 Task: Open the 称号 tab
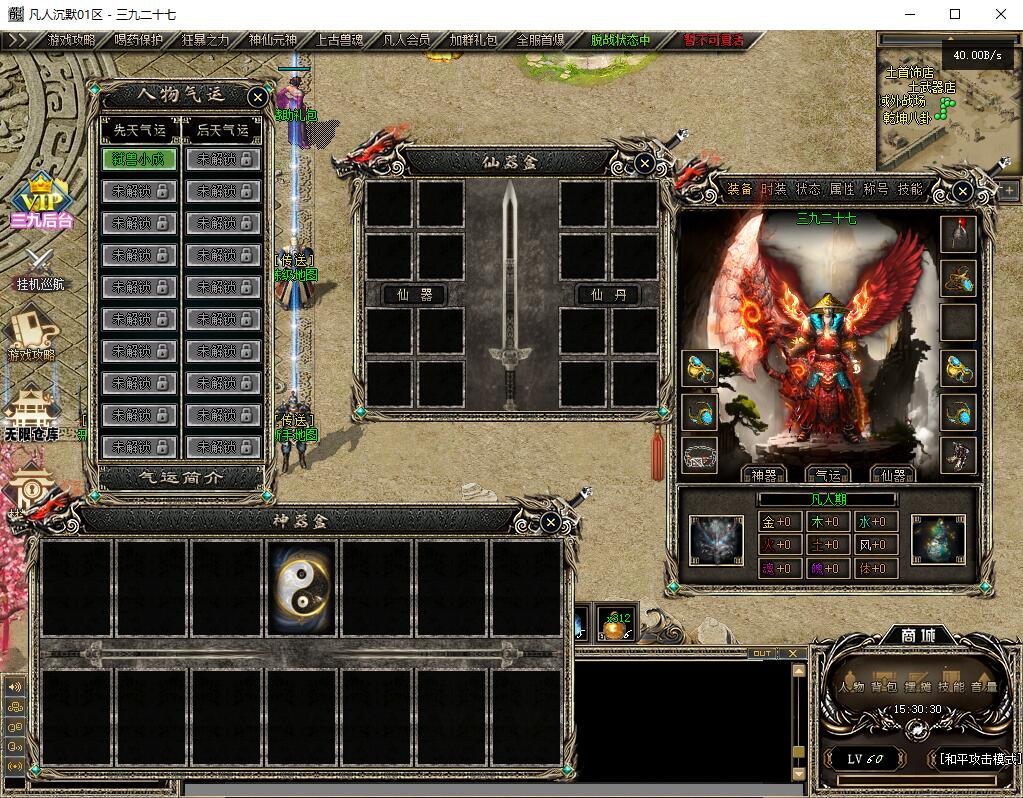click(x=875, y=189)
